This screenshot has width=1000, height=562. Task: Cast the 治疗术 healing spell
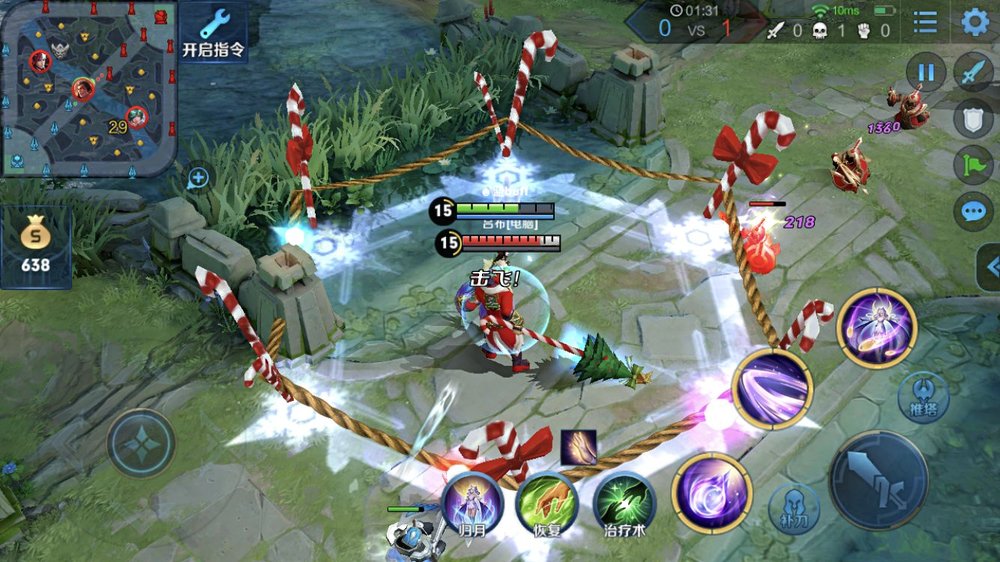[x=624, y=501]
